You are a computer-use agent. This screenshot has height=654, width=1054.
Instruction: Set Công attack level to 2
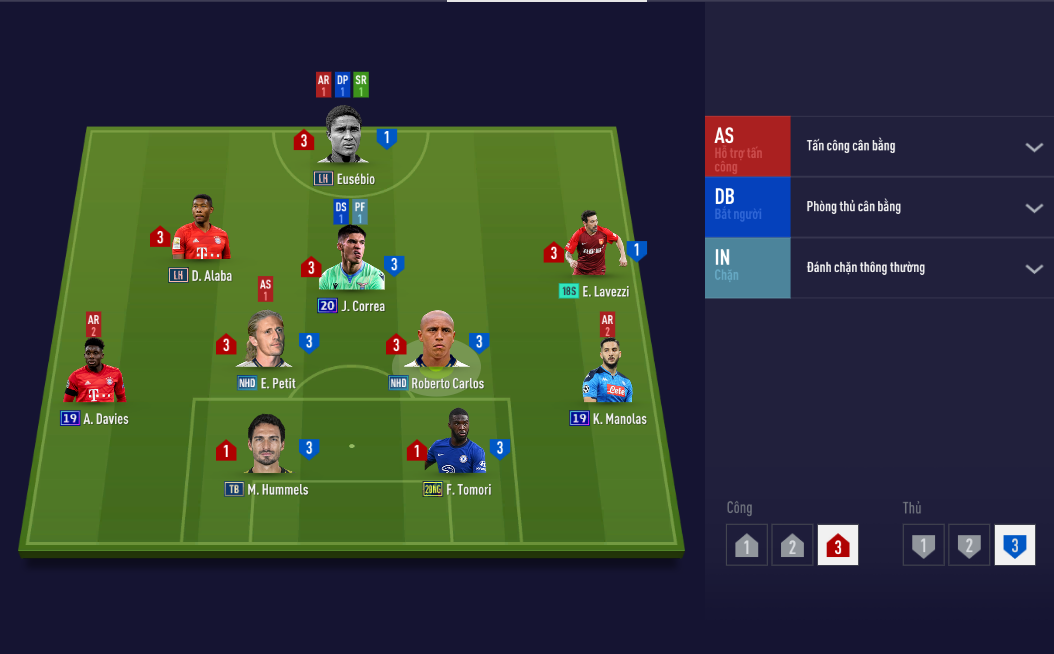pyautogui.click(x=792, y=545)
